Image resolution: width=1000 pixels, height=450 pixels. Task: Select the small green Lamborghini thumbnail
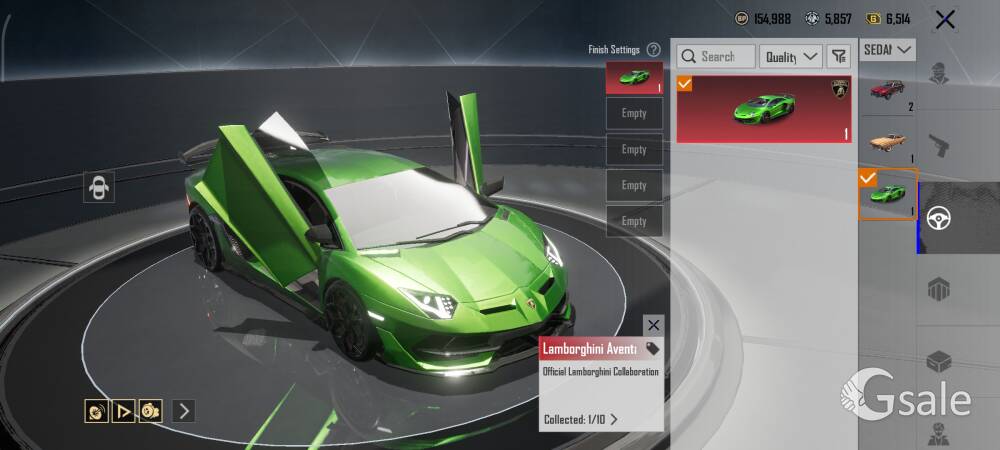[x=887, y=195]
